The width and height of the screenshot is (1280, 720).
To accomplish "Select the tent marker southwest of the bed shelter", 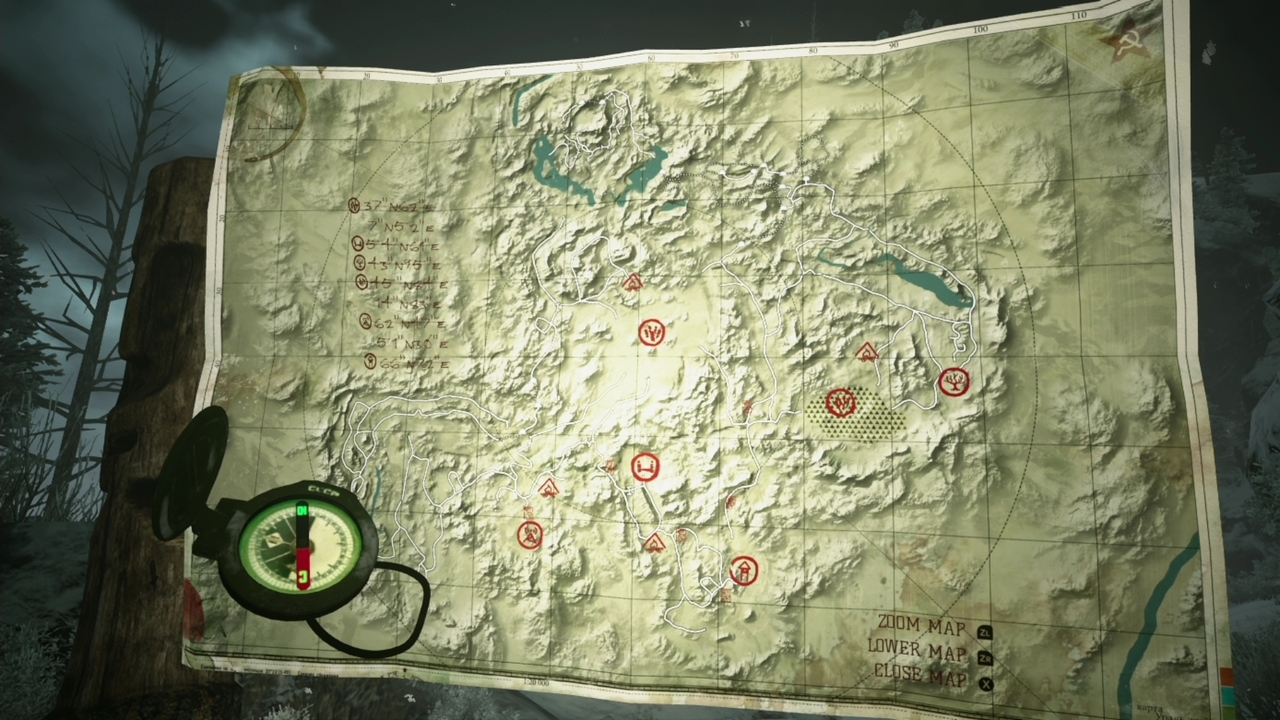I will pyautogui.click(x=547, y=490).
